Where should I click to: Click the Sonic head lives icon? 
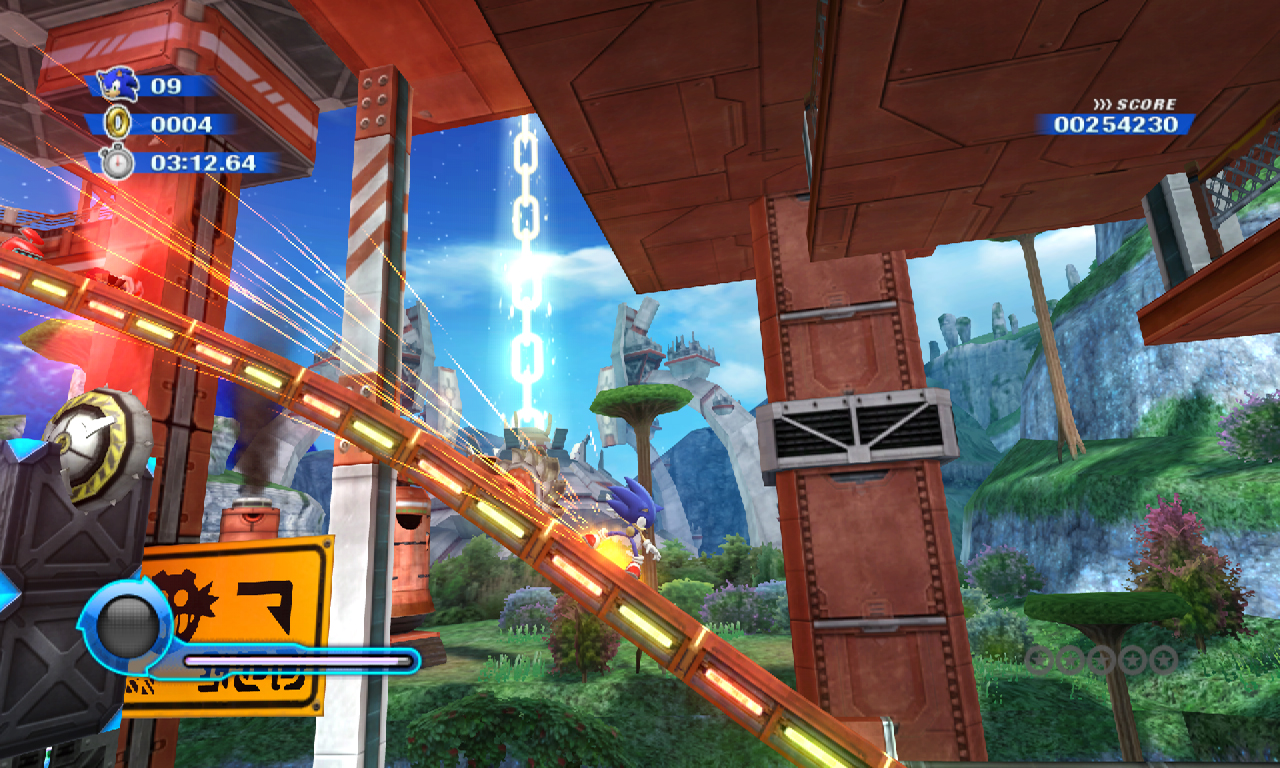point(119,85)
